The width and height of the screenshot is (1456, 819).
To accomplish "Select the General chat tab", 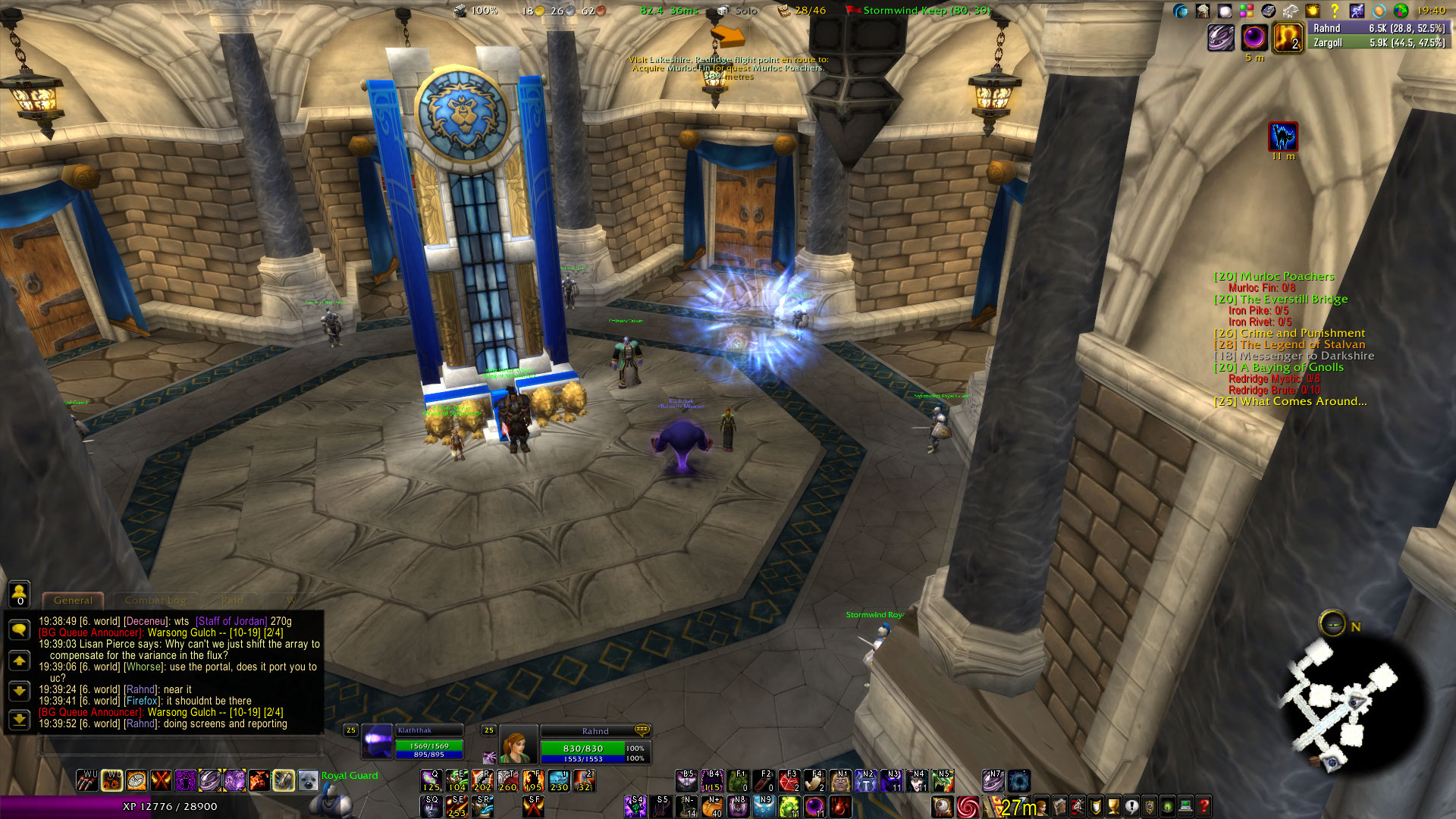I will coord(74,600).
